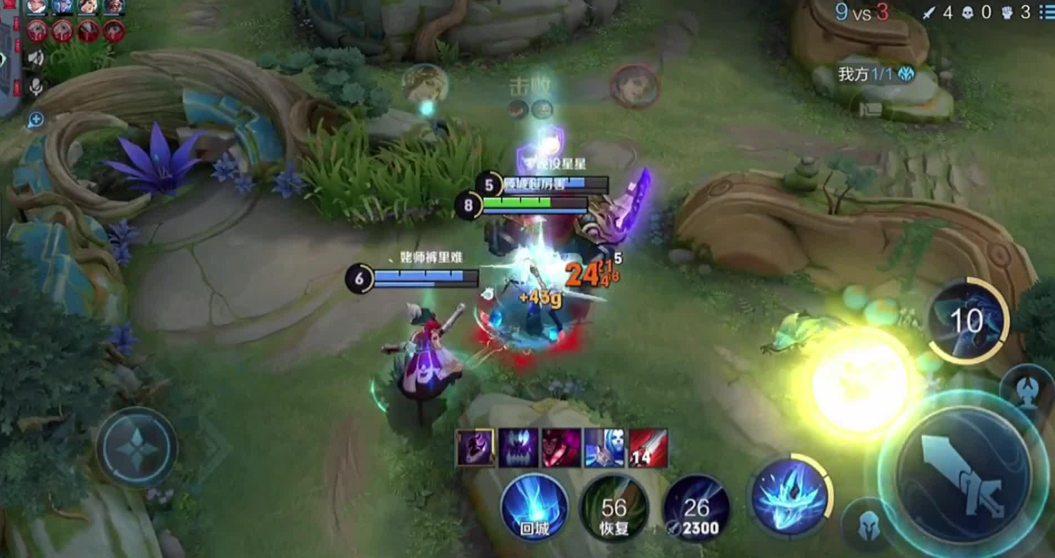
Task: Tap the summoner spell showing 2300
Action: (696, 509)
